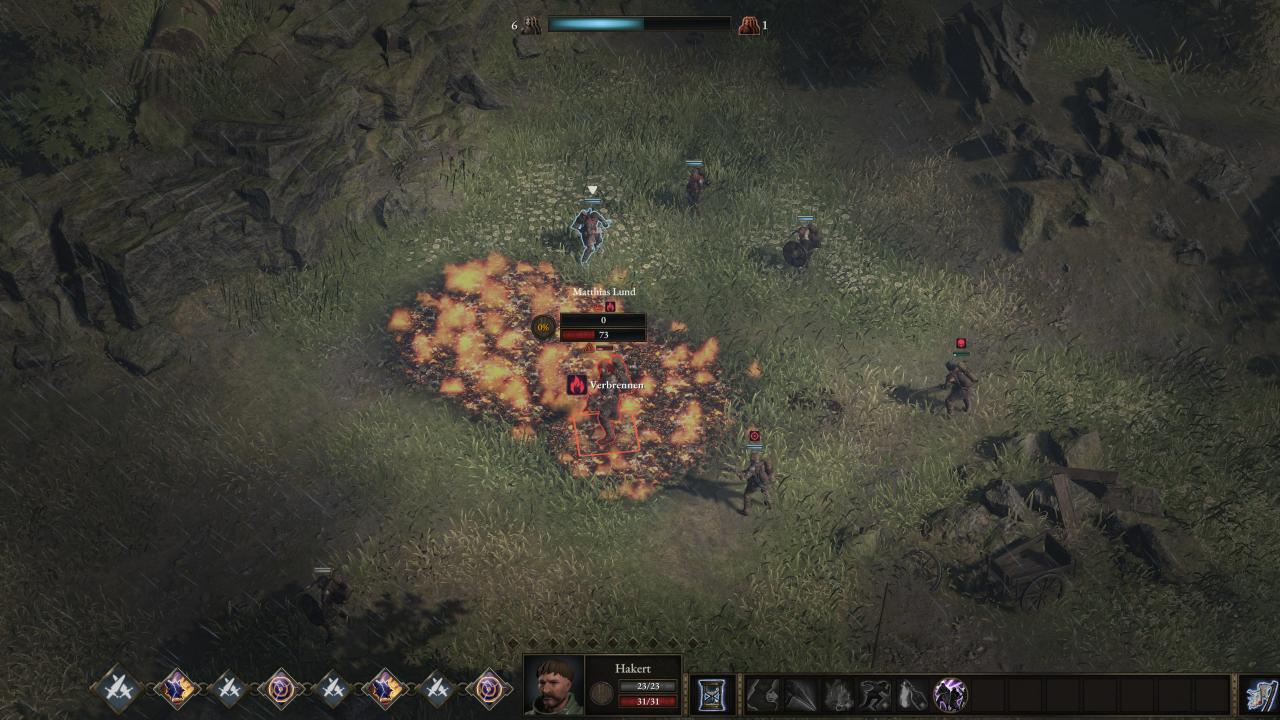The height and width of the screenshot is (720, 1280).
Task: Select Hakert's character portrait
Action: [553, 685]
